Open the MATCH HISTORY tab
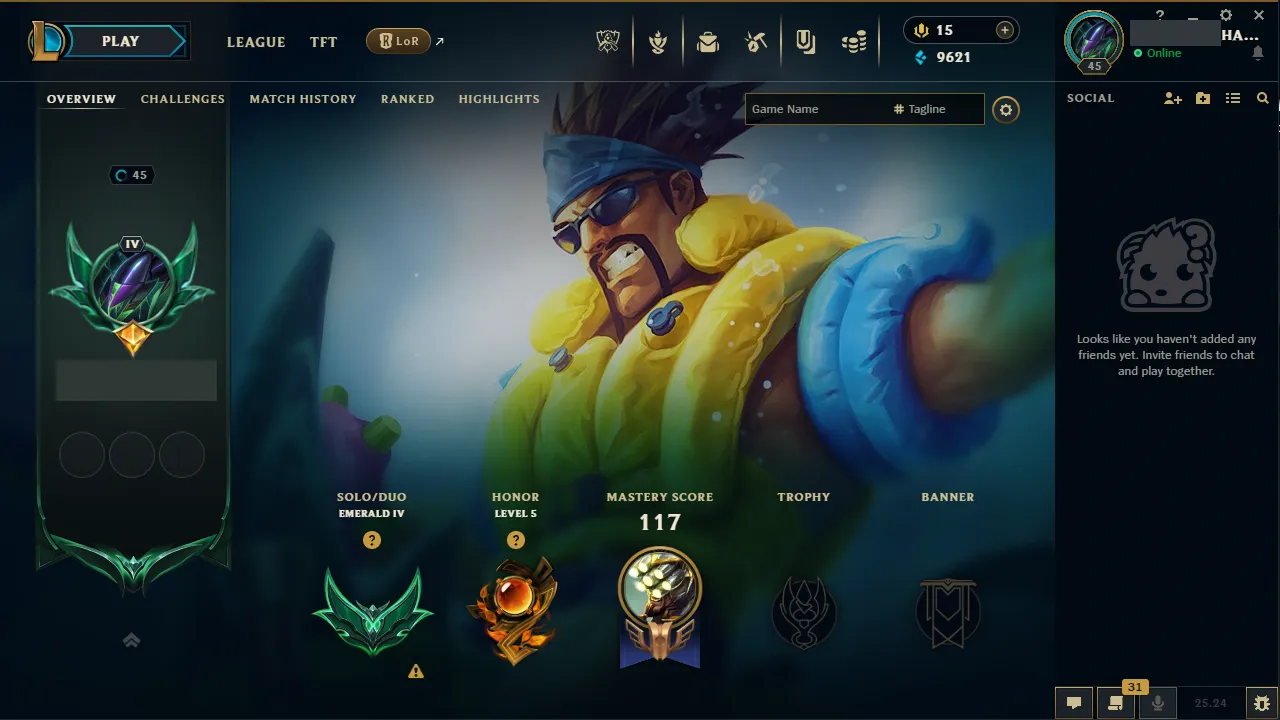 pos(303,98)
